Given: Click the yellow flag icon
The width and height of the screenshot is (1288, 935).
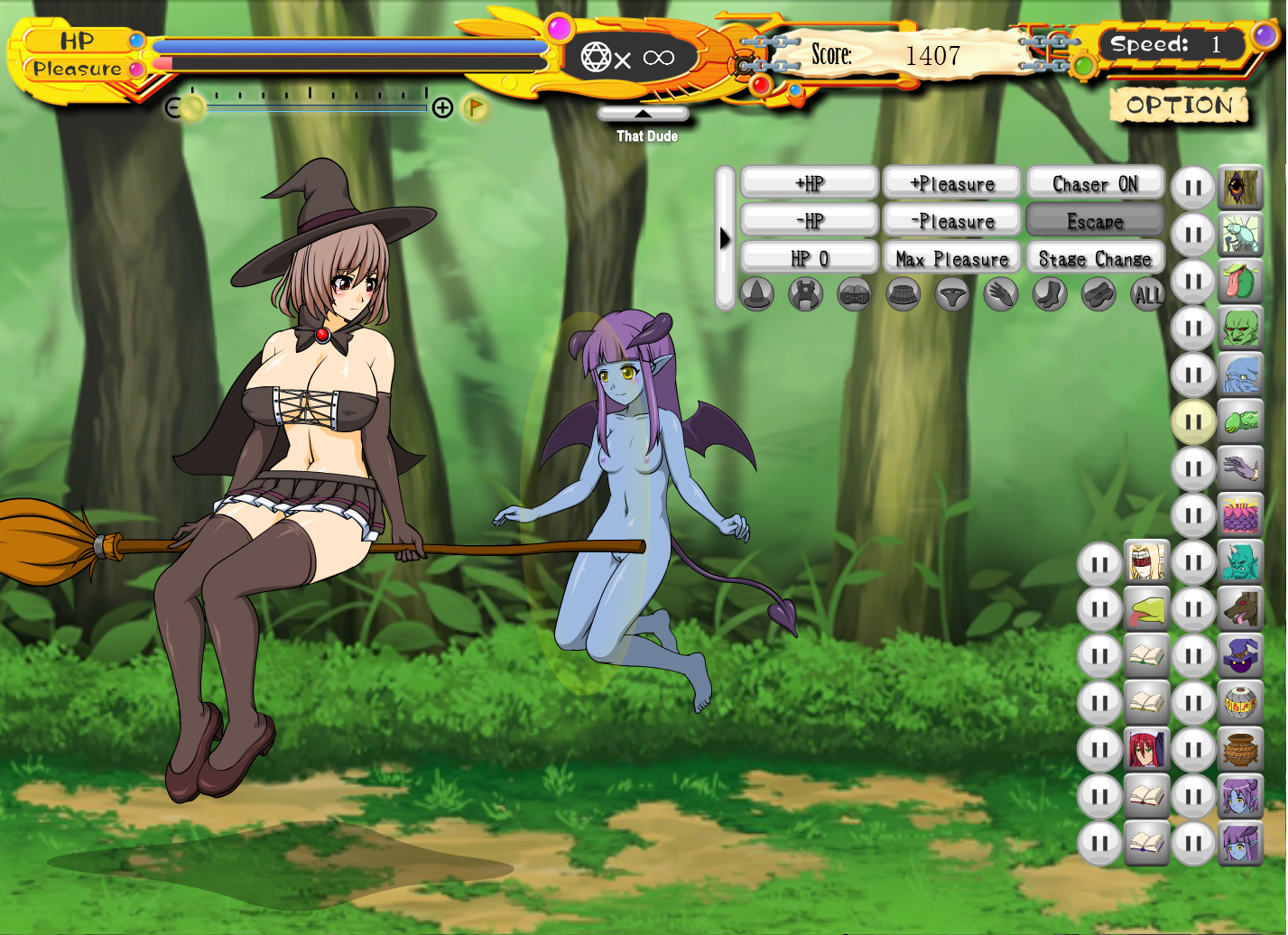Looking at the screenshot, I should (475, 108).
